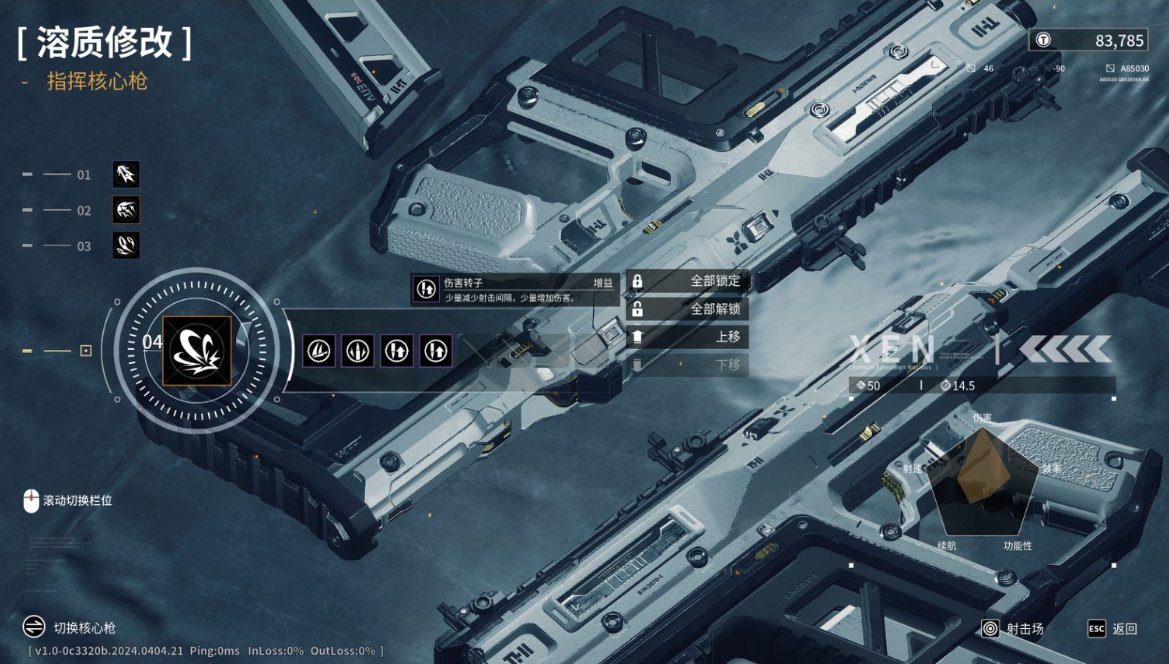The width and height of the screenshot is (1169, 664).
Task: Select solute slot 02 icon
Action: (x=126, y=210)
